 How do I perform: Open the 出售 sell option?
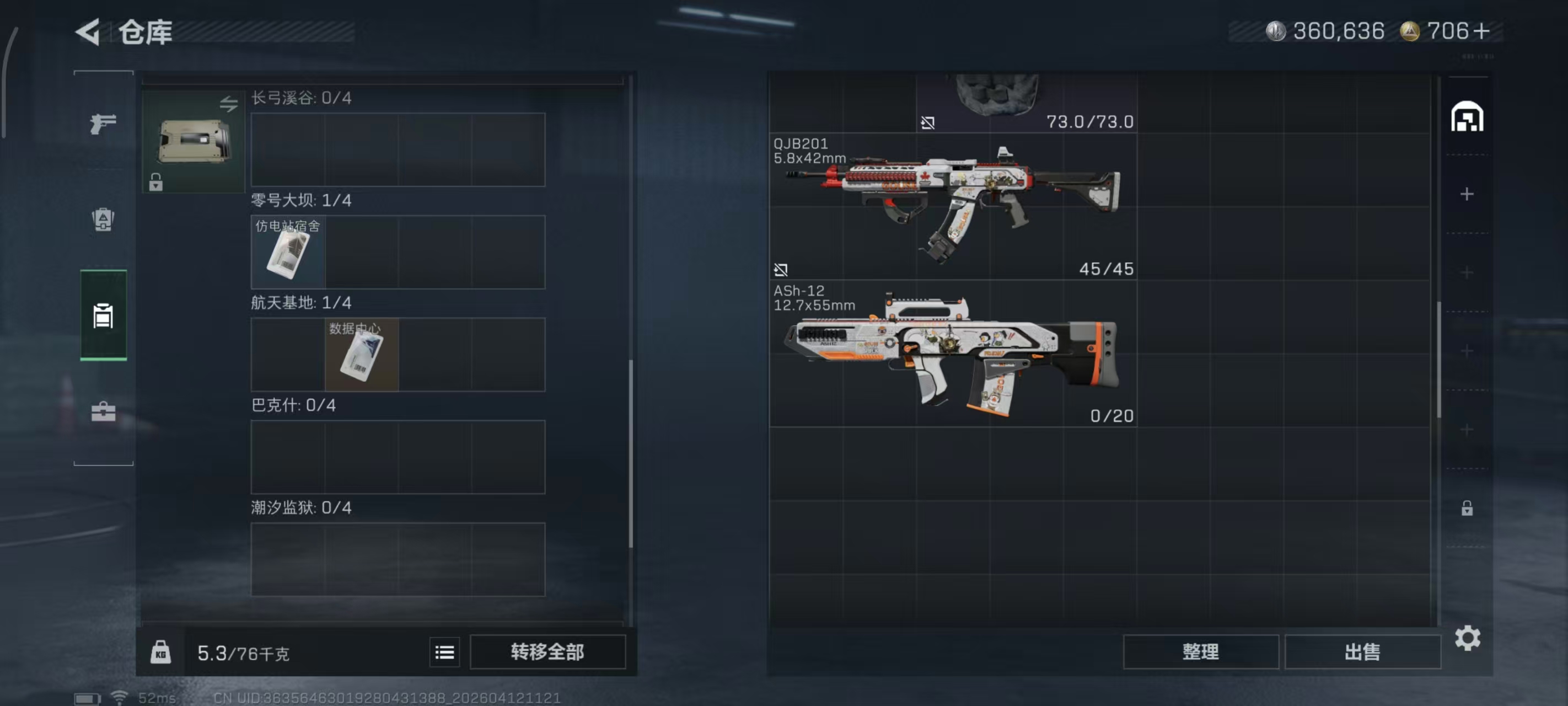coord(1362,652)
